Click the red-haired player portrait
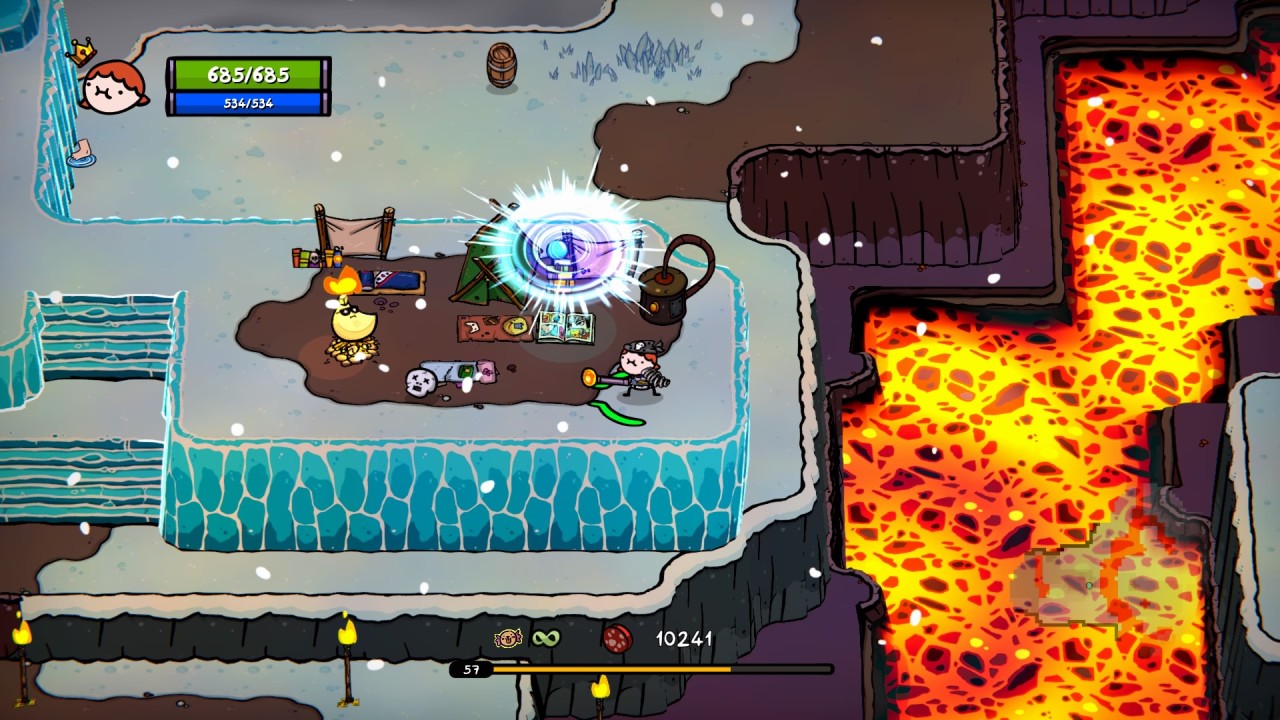 click(x=112, y=87)
